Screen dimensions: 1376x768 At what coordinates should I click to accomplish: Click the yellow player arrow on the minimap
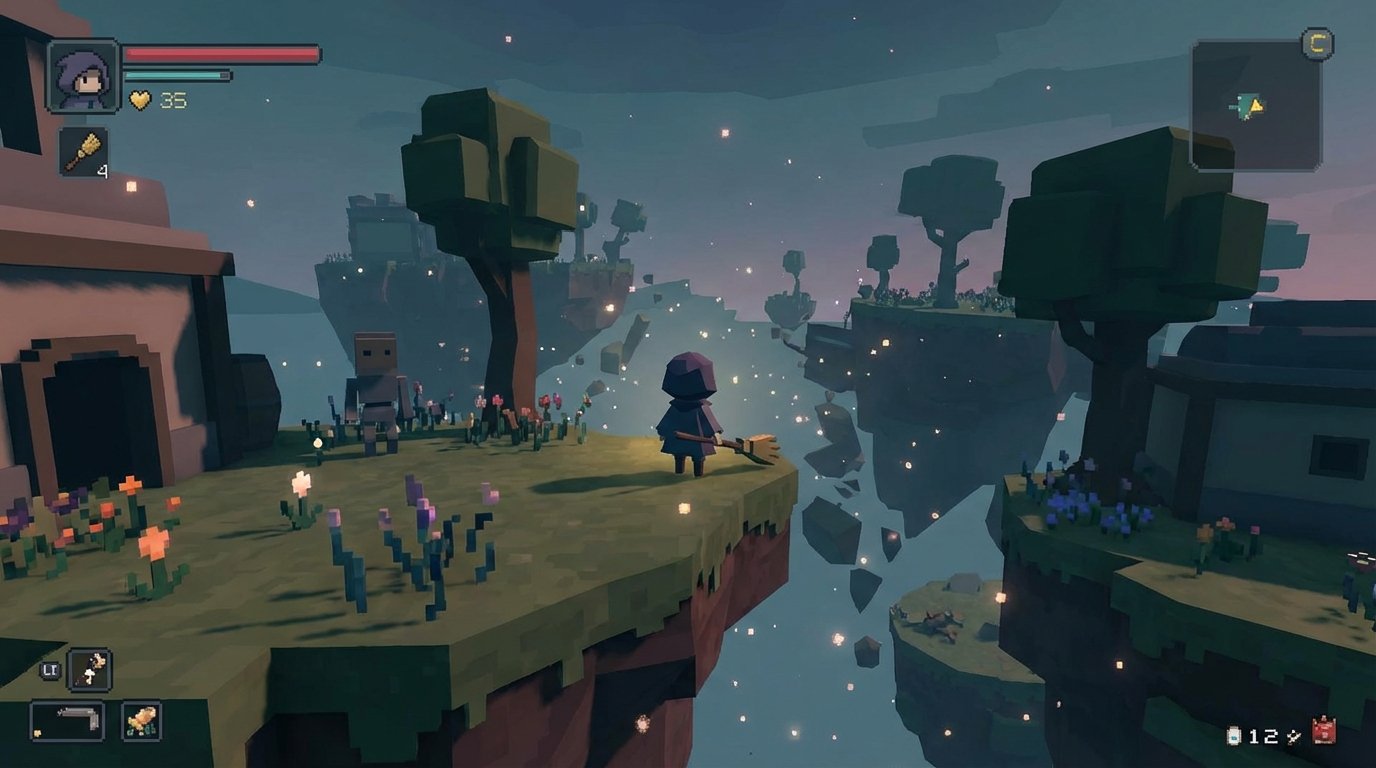point(1256,105)
